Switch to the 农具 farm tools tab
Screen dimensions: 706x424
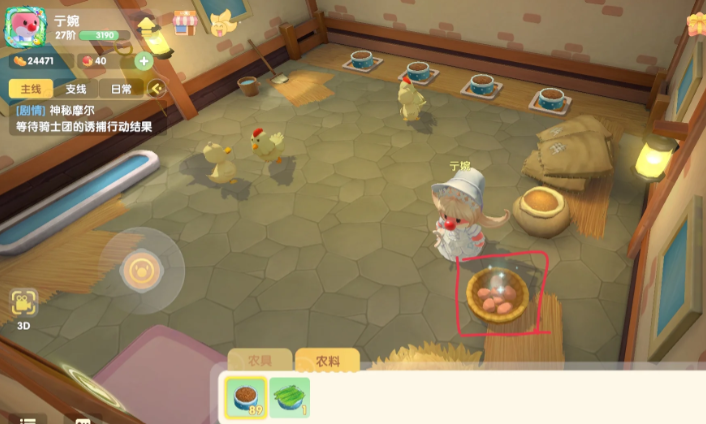(259, 360)
